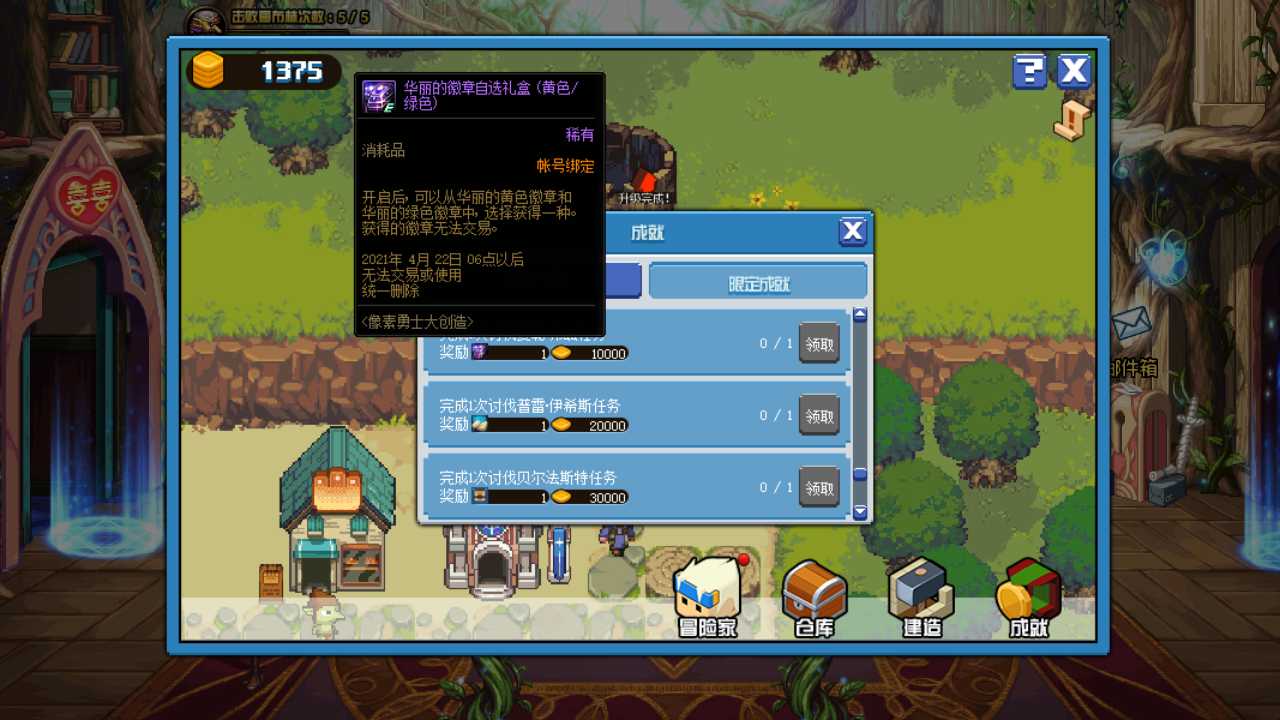Claim the 10000 gold achievement reward
This screenshot has width=1280, height=720.
(819, 343)
